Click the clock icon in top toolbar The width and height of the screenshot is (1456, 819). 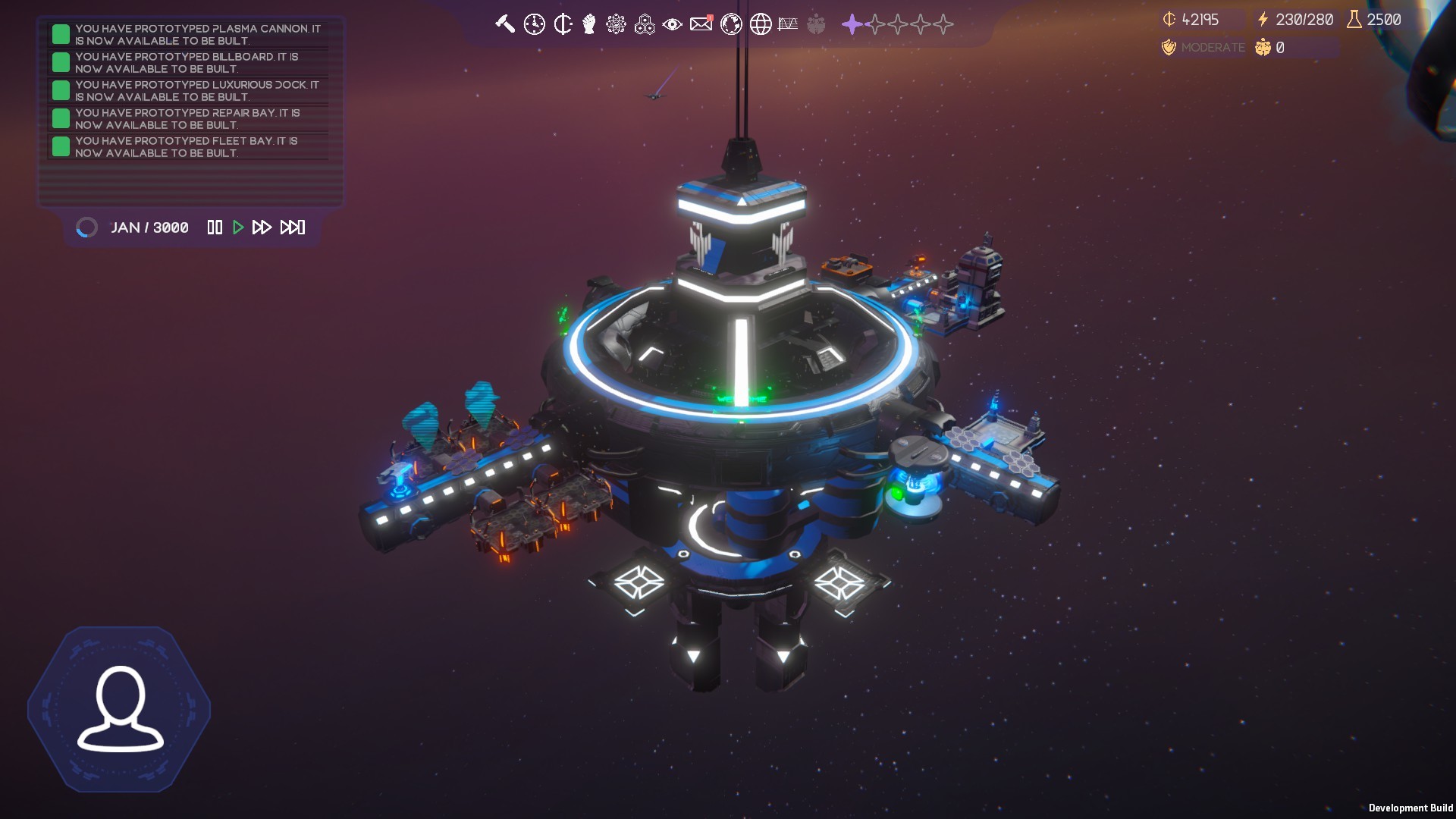534,24
